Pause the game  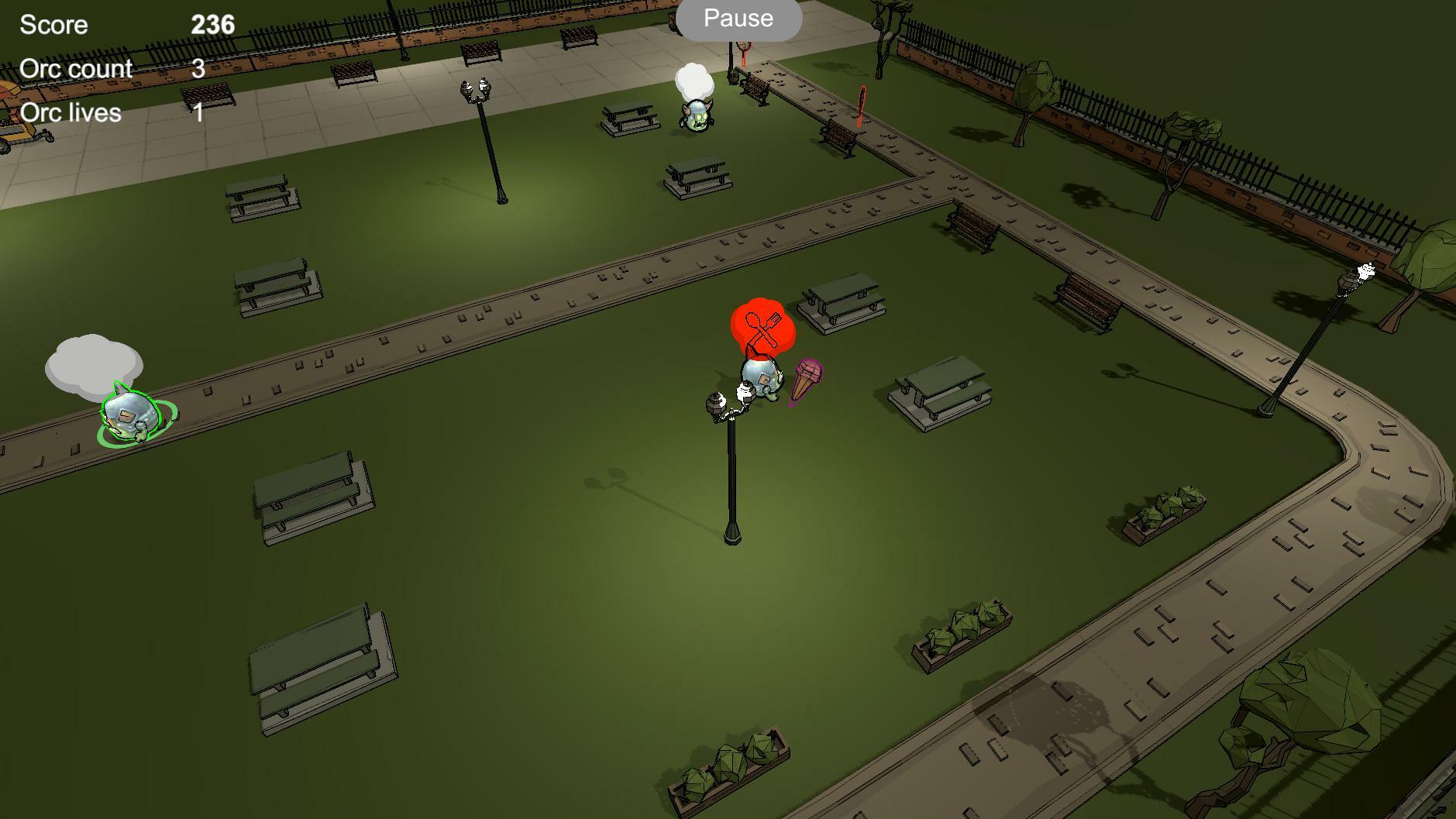[x=738, y=19]
